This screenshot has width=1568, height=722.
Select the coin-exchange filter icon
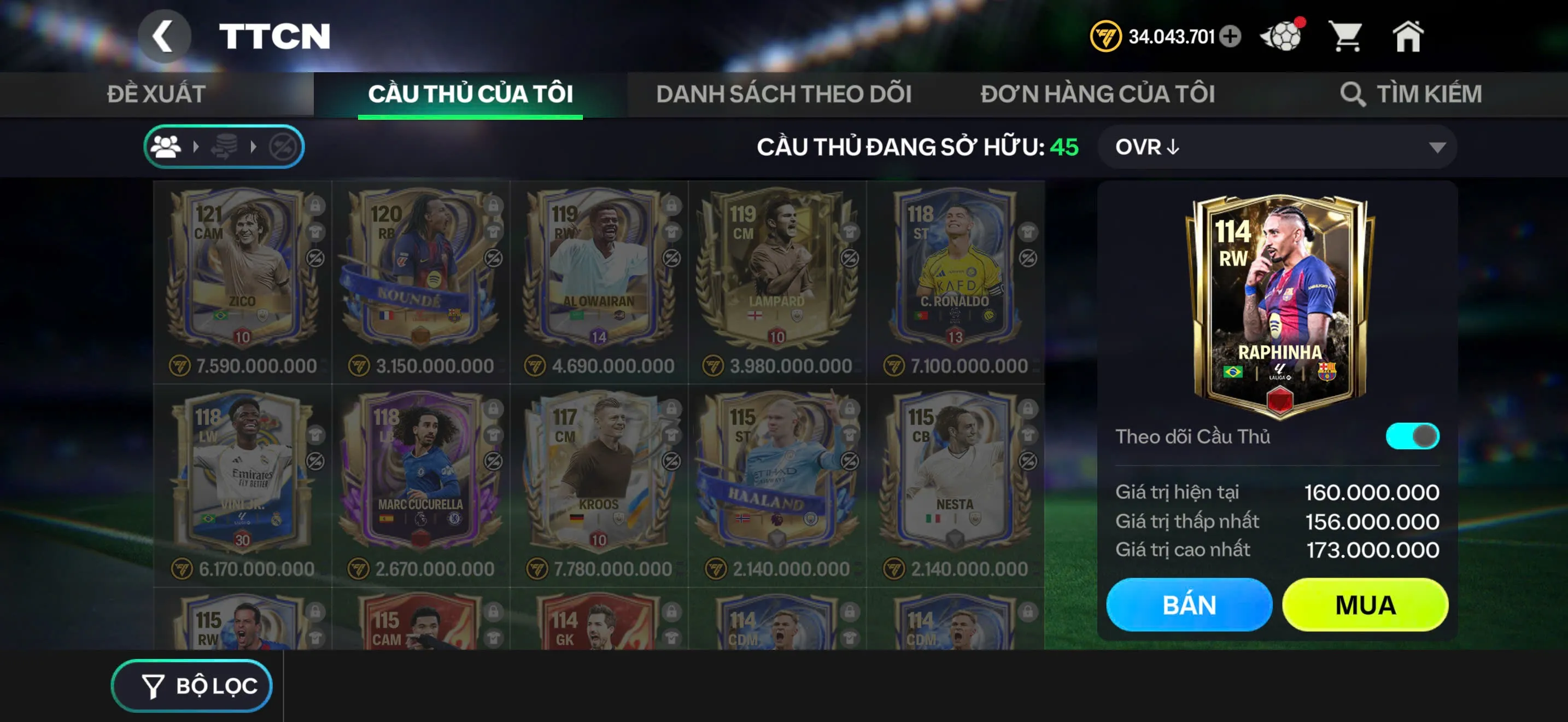pyautogui.click(x=224, y=146)
